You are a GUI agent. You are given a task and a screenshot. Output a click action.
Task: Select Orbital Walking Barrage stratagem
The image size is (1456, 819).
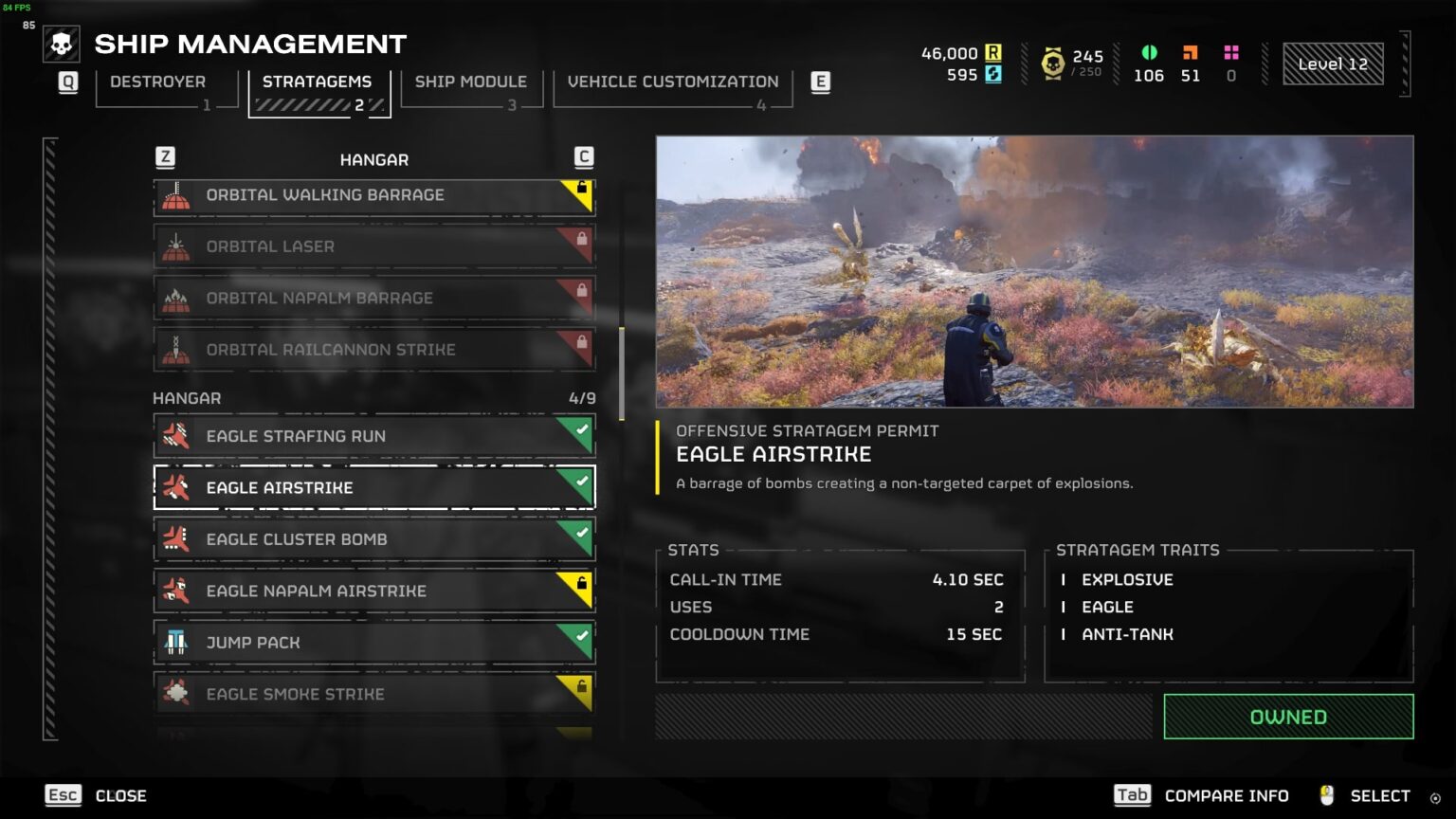[x=373, y=195]
